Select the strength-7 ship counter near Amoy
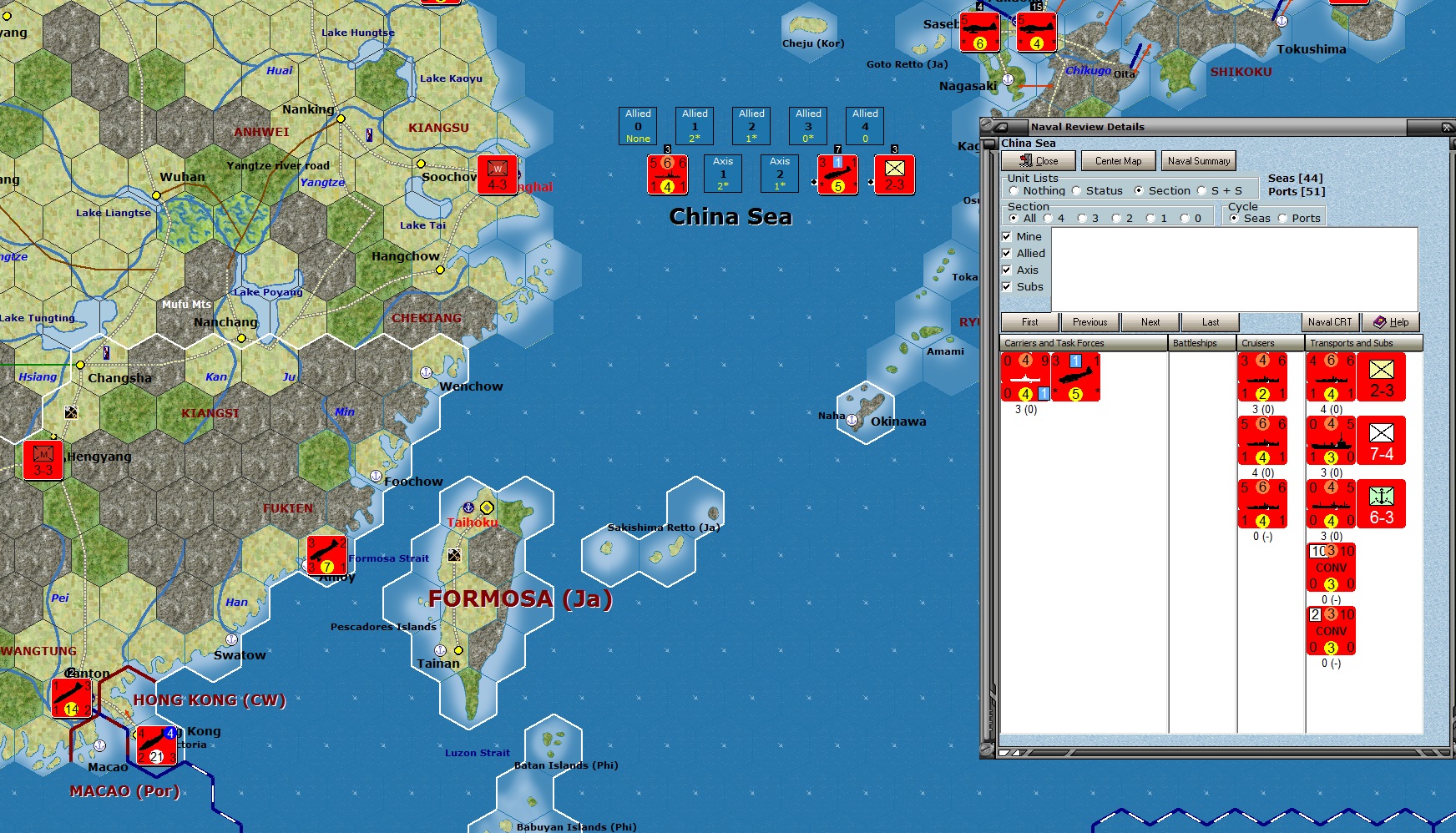This screenshot has height=833, width=1456. click(x=326, y=556)
